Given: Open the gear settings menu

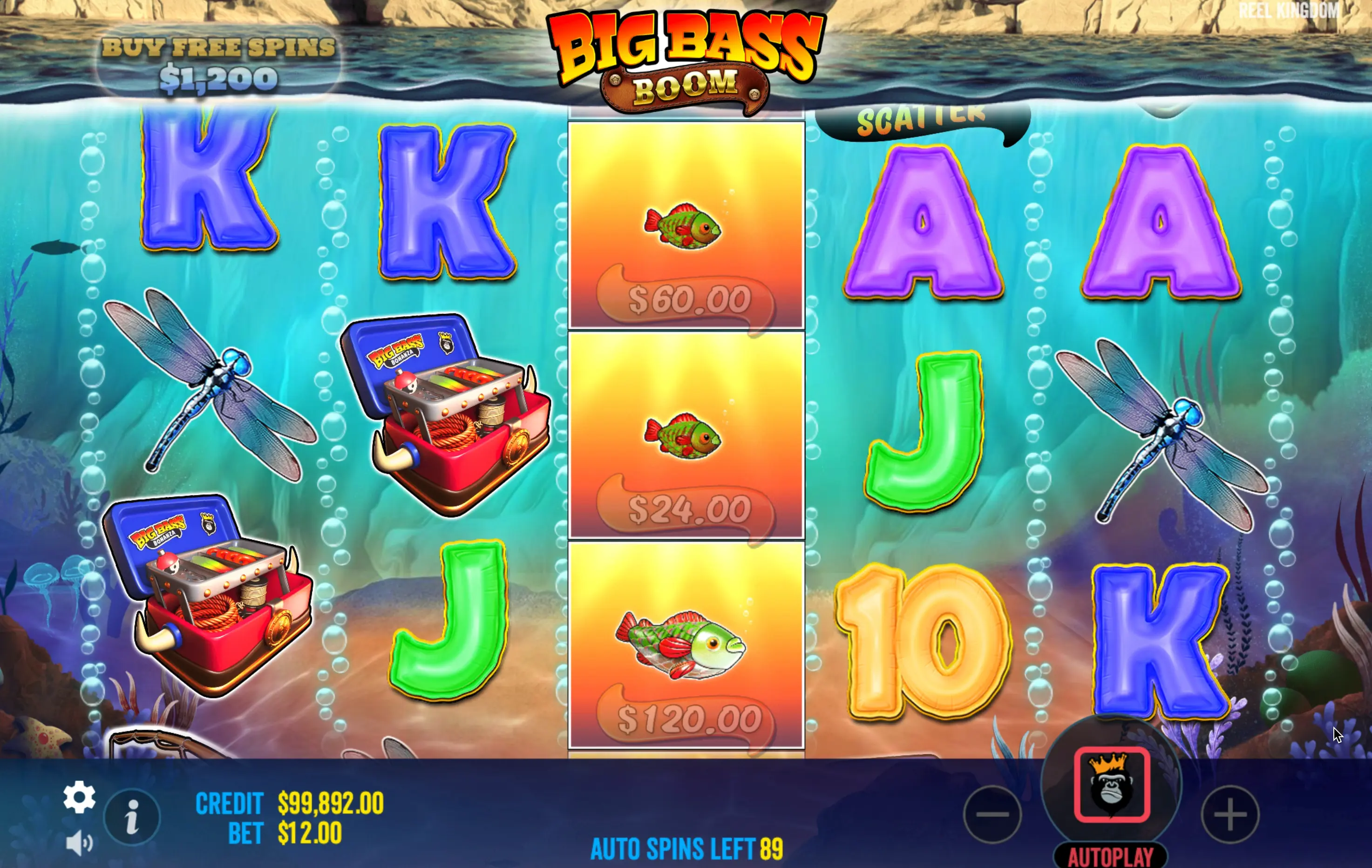Looking at the screenshot, I should pos(79,797).
